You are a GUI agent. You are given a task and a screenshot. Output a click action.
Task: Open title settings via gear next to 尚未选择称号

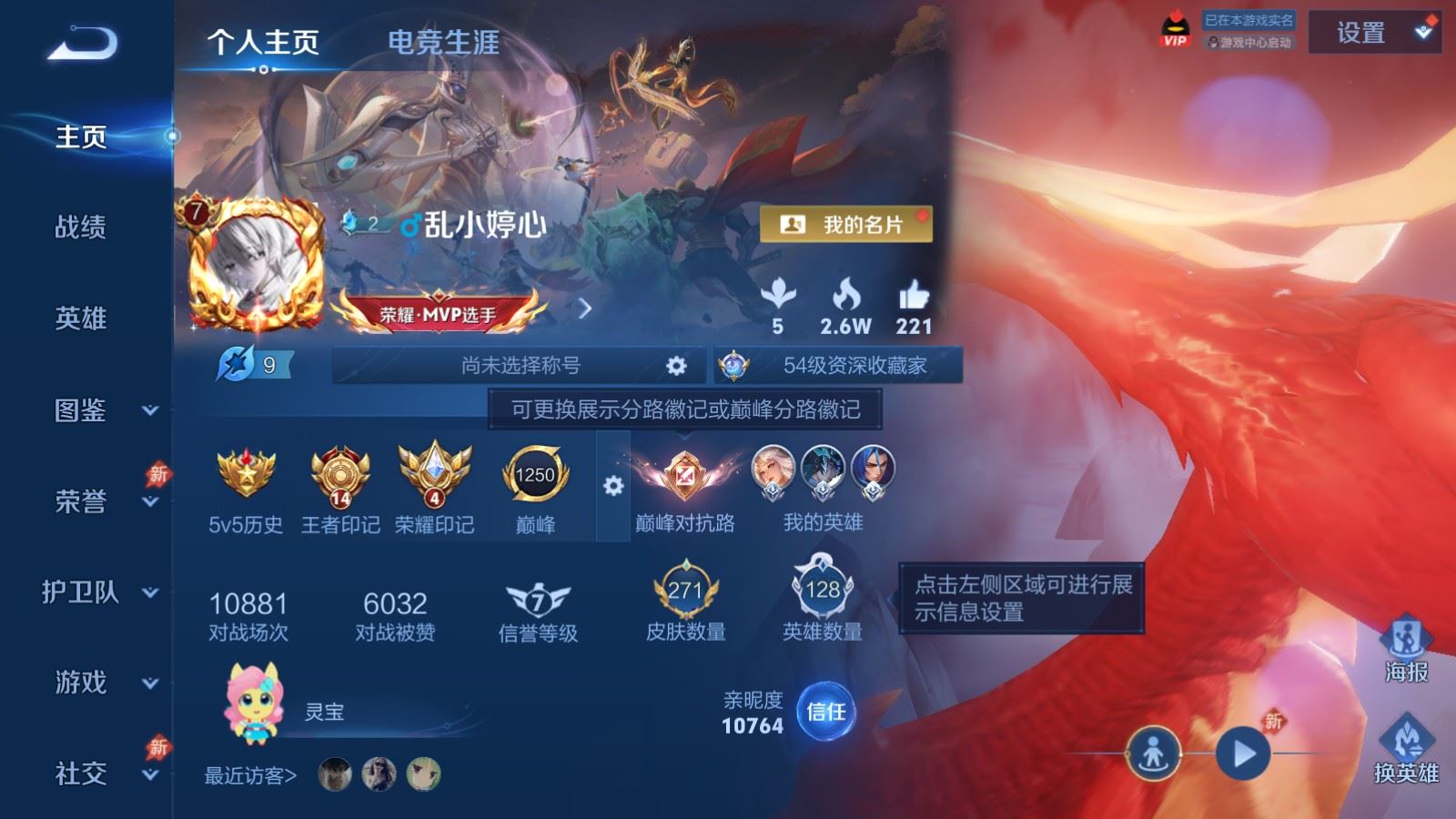pos(677,365)
